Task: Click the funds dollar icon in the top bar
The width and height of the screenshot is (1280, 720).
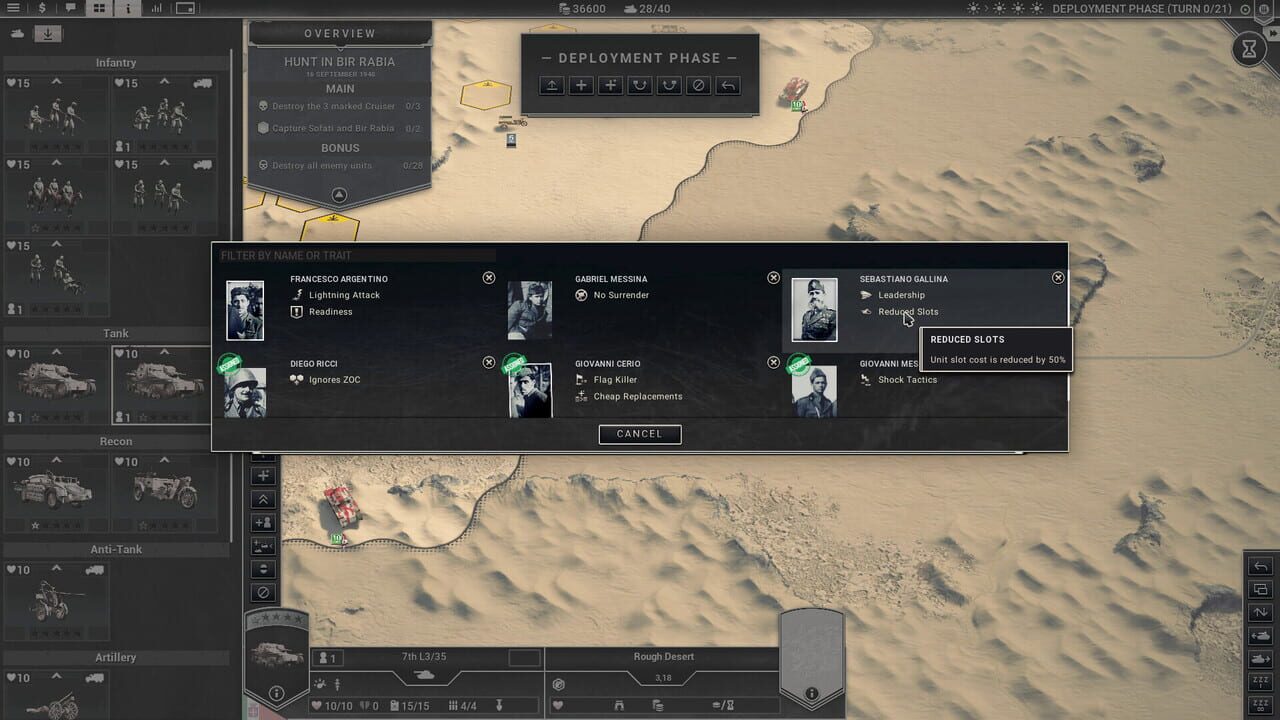Action: [43, 9]
